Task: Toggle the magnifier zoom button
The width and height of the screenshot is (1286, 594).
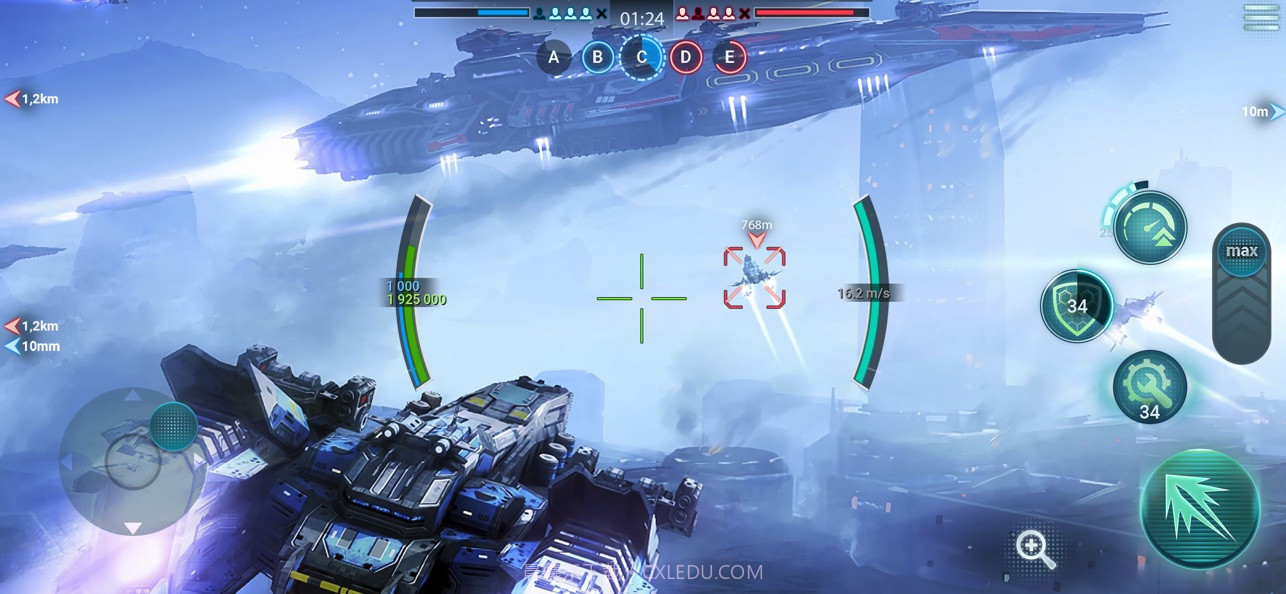Action: pyautogui.click(x=1034, y=549)
